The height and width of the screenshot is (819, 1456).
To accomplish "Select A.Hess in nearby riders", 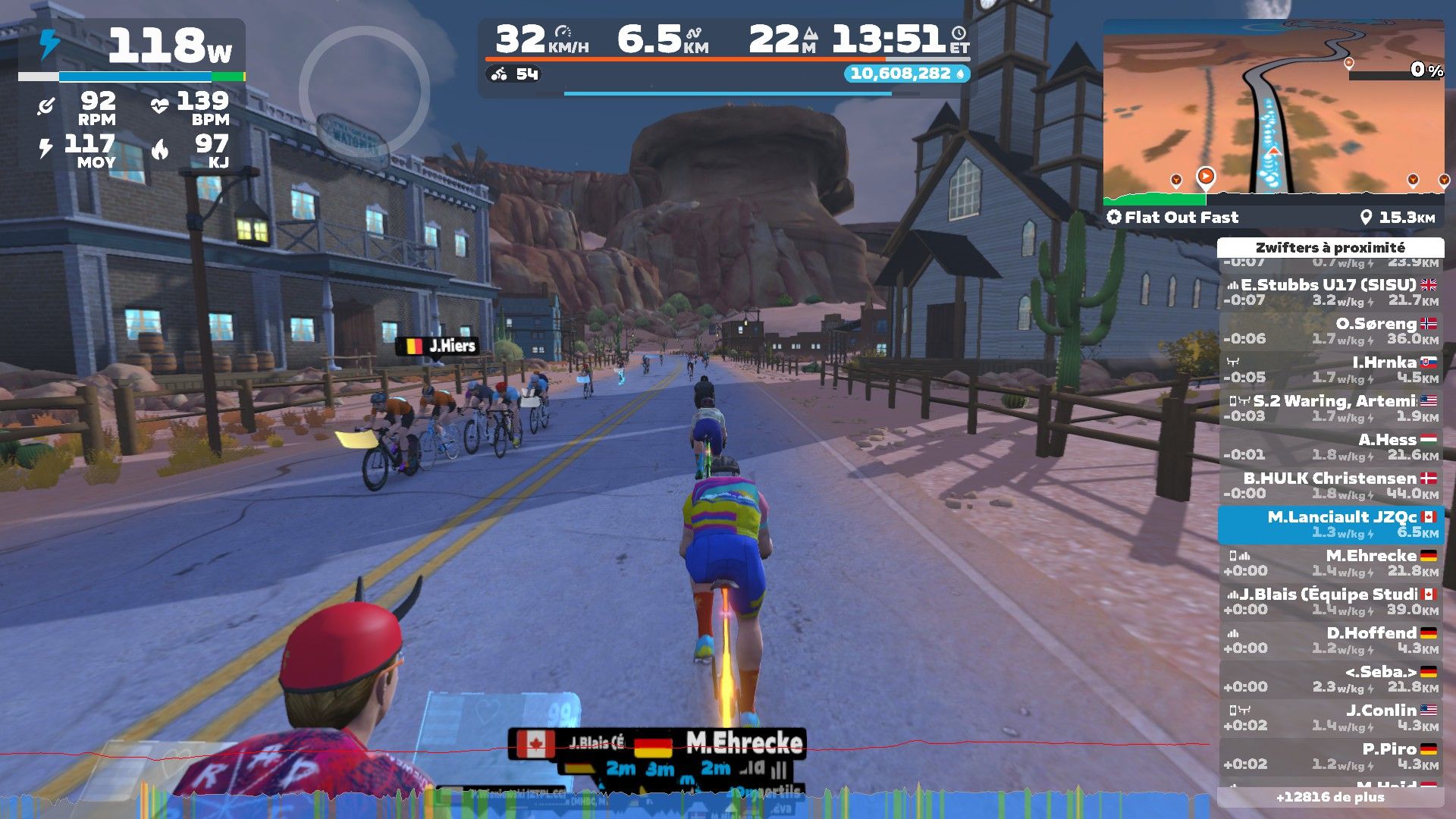I will pos(1331,447).
